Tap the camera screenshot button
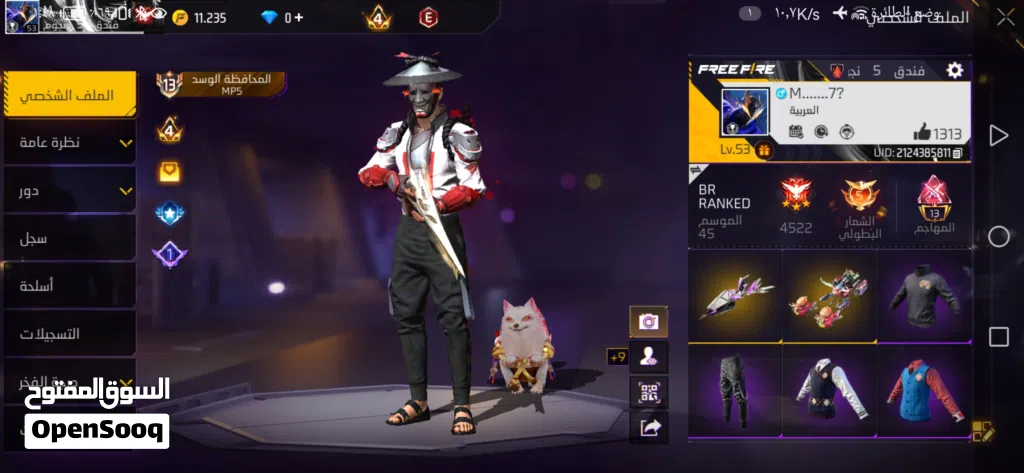This screenshot has width=1024, height=473. (x=648, y=321)
